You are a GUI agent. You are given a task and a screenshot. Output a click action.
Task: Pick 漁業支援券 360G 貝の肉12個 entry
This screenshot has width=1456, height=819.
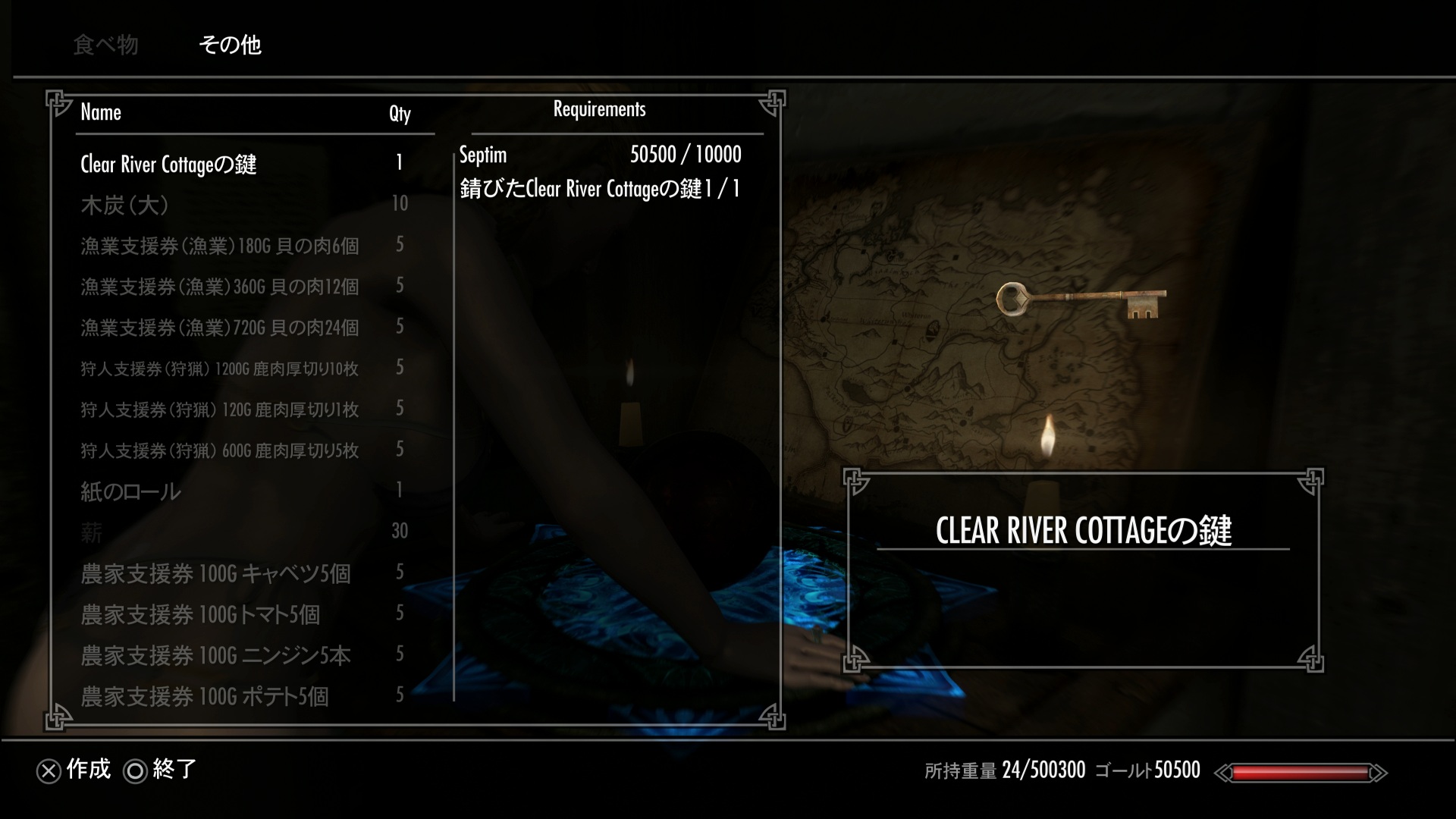[x=219, y=287]
